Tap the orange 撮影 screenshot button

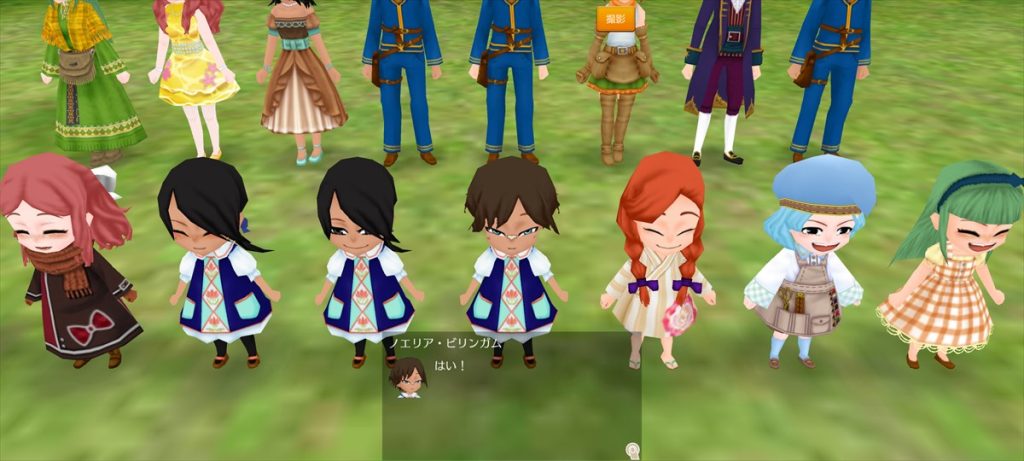point(615,18)
